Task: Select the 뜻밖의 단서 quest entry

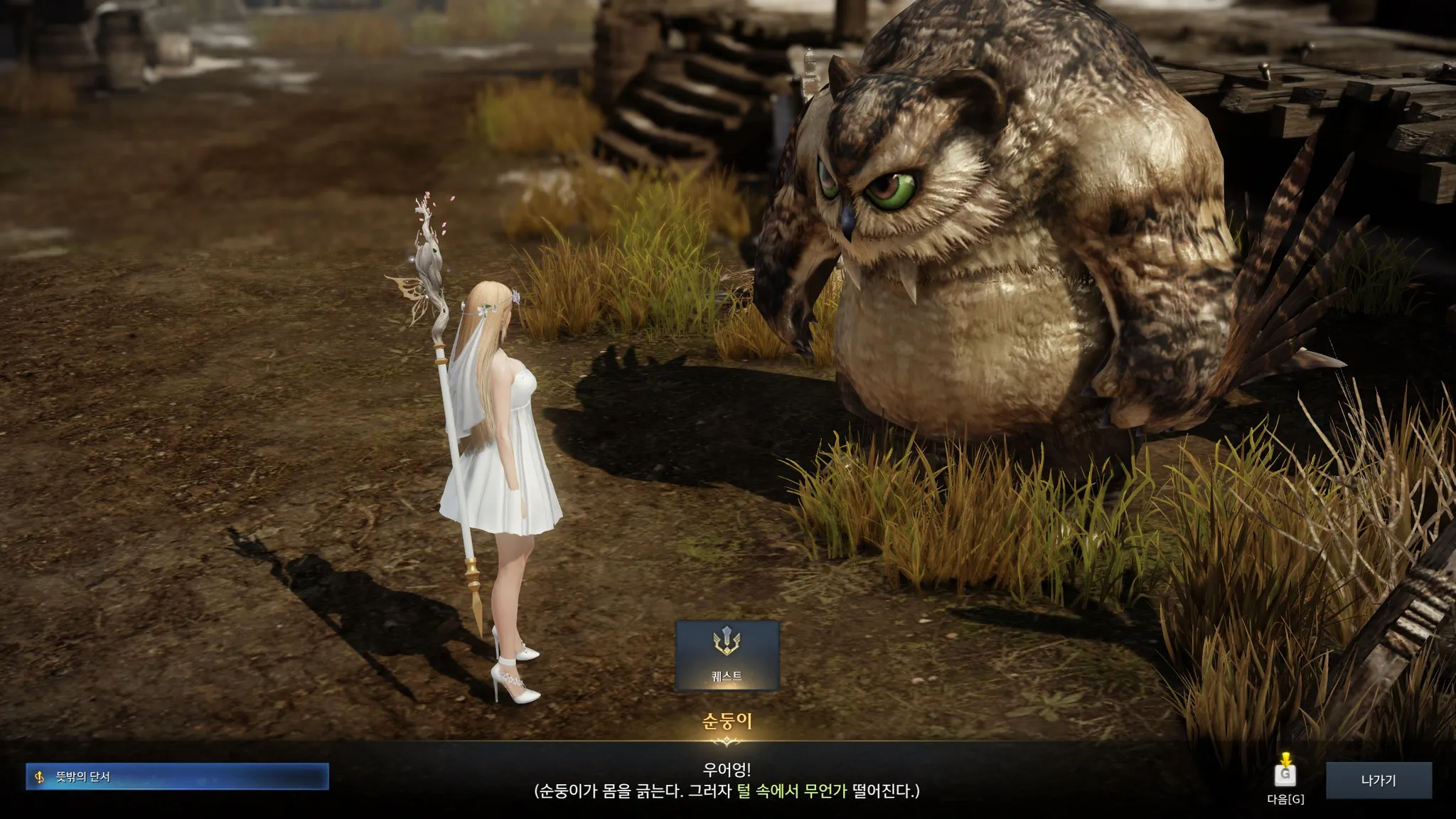Action: coord(177,777)
